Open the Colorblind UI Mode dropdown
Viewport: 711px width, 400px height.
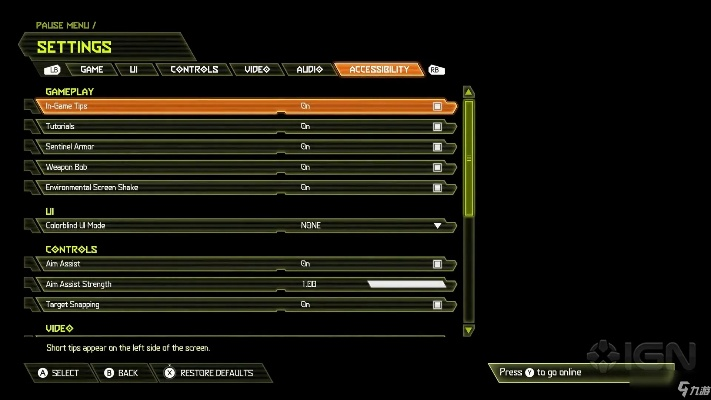click(x=437, y=226)
